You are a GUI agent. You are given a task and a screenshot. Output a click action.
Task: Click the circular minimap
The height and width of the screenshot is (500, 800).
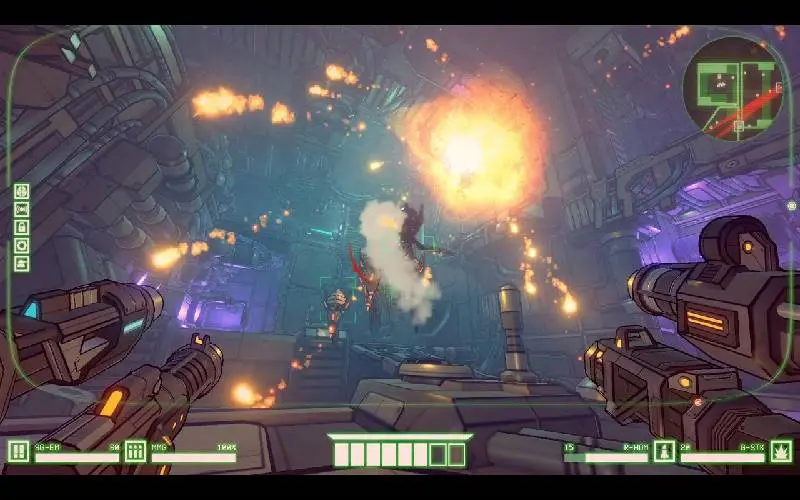(x=733, y=86)
